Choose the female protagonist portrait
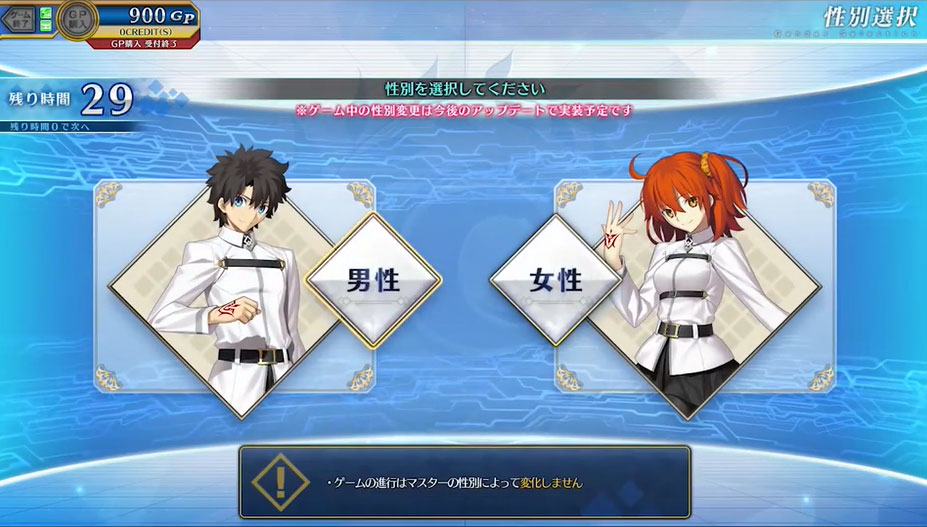The height and width of the screenshot is (527, 927). click(690, 280)
